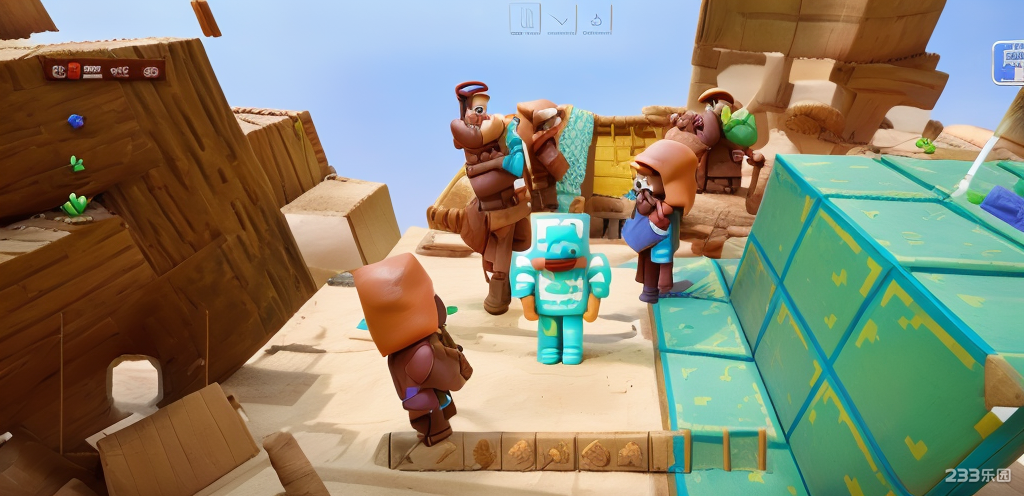Click the down-chevron icon at top center
The height and width of the screenshot is (496, 1024).
(560, 19)
